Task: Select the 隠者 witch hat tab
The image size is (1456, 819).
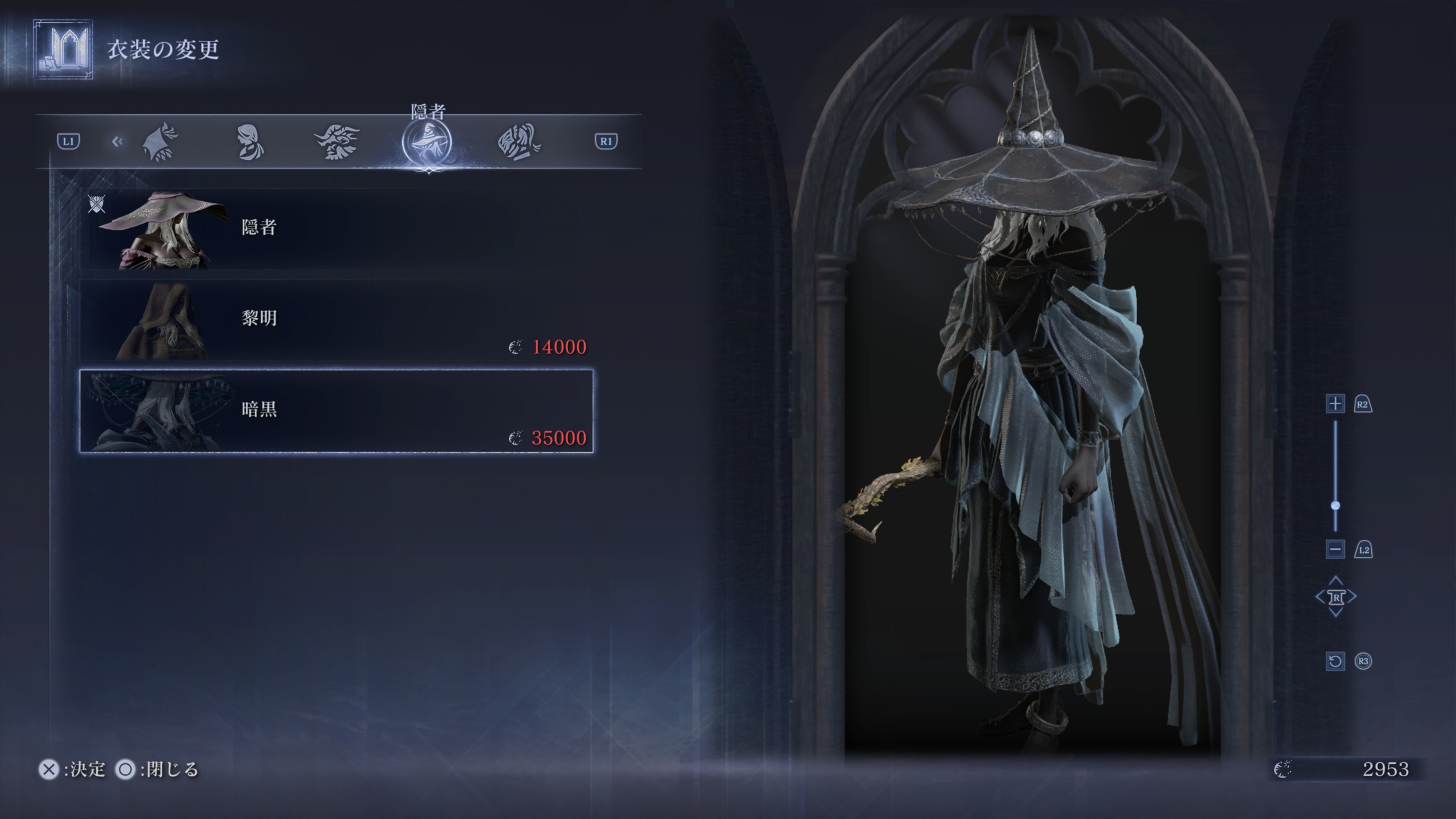Action: 427,143
